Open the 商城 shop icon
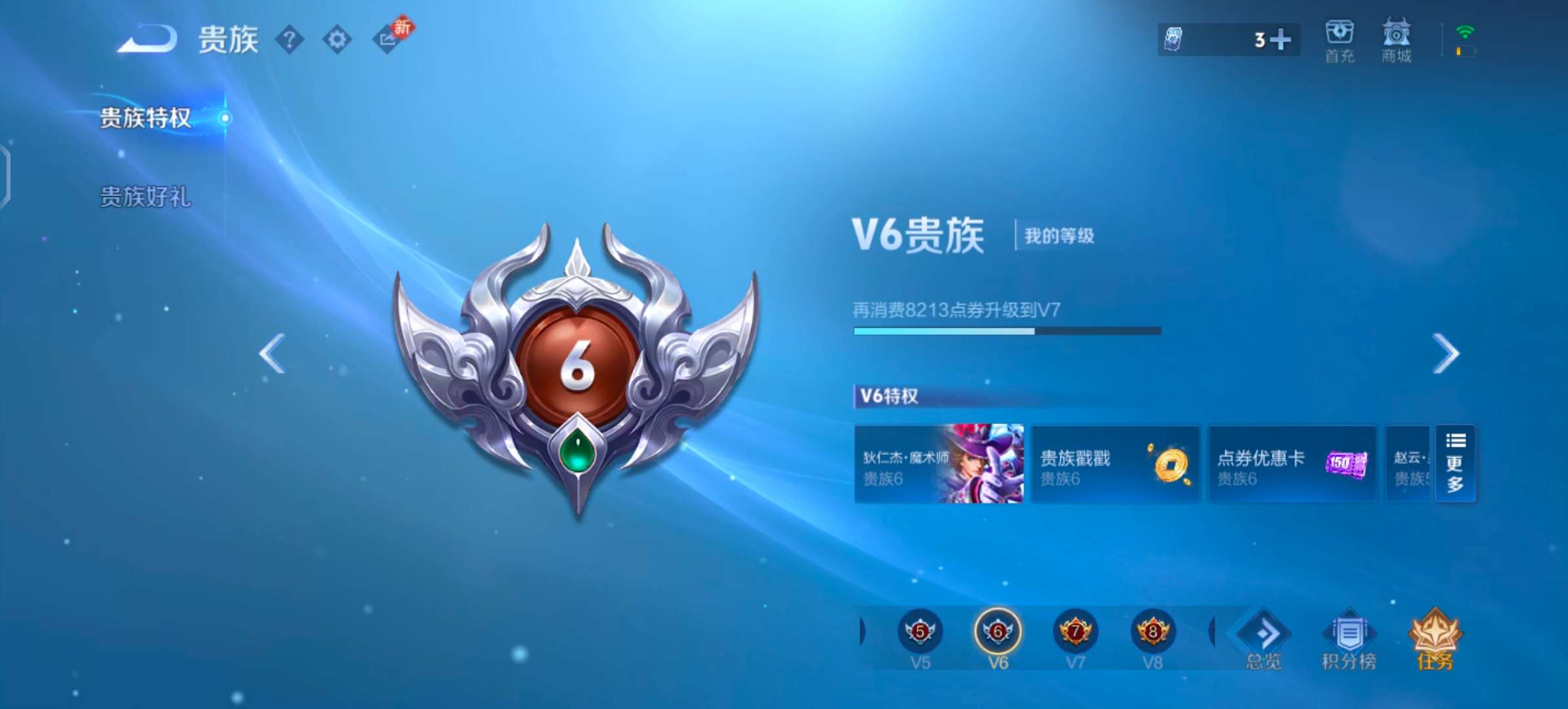 [1396, 39]
